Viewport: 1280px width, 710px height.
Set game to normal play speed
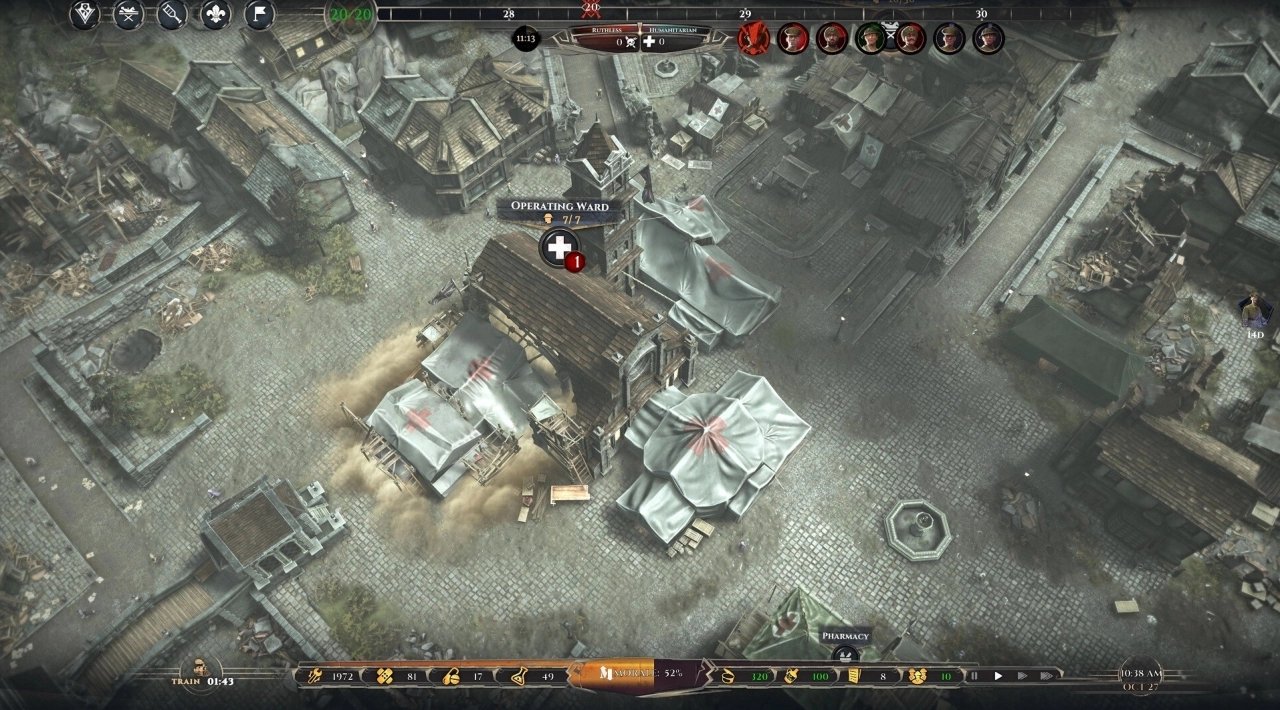[998, 676]
